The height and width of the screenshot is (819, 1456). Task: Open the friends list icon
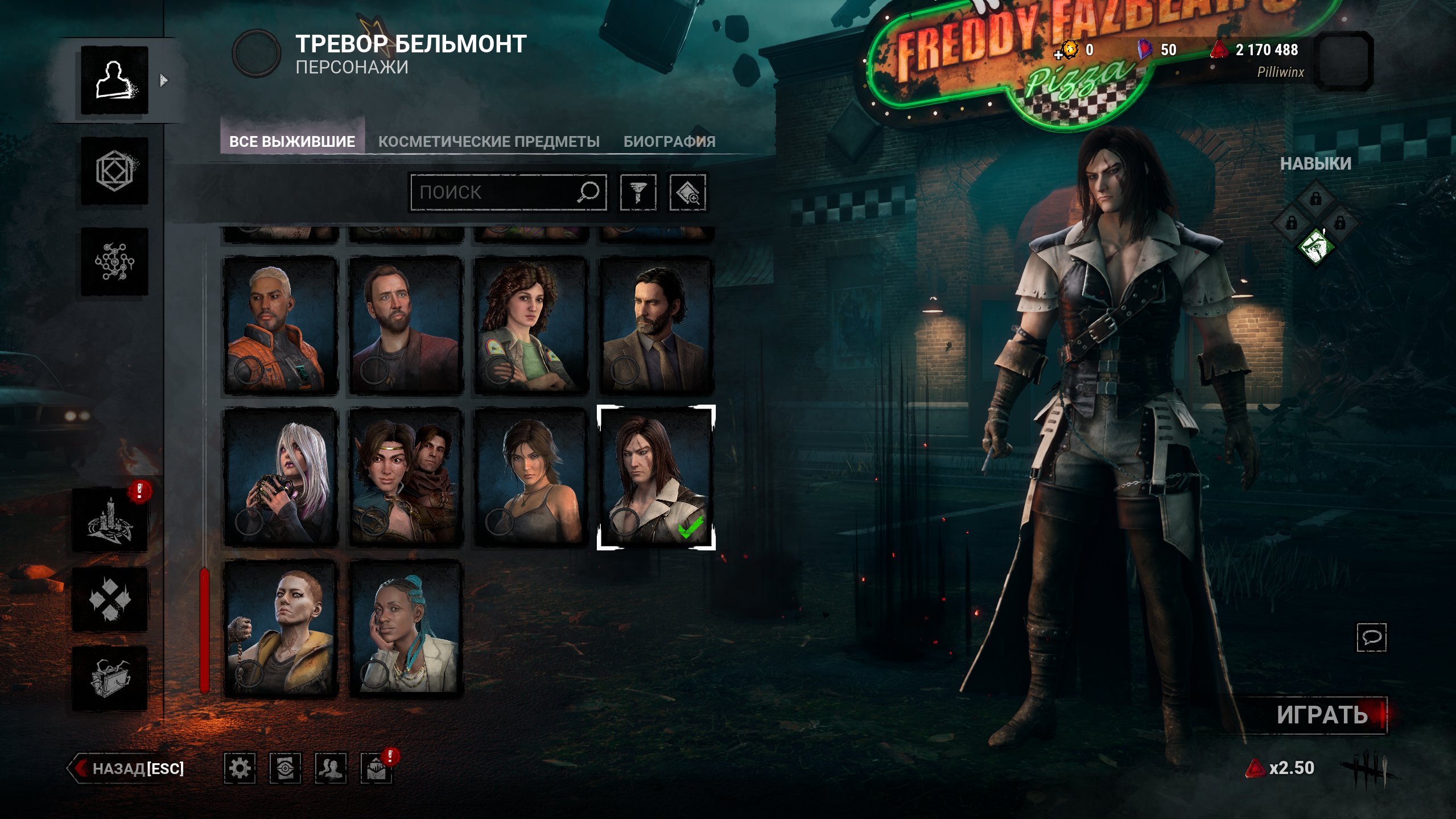pyautogui.click(x=331, y=768)
